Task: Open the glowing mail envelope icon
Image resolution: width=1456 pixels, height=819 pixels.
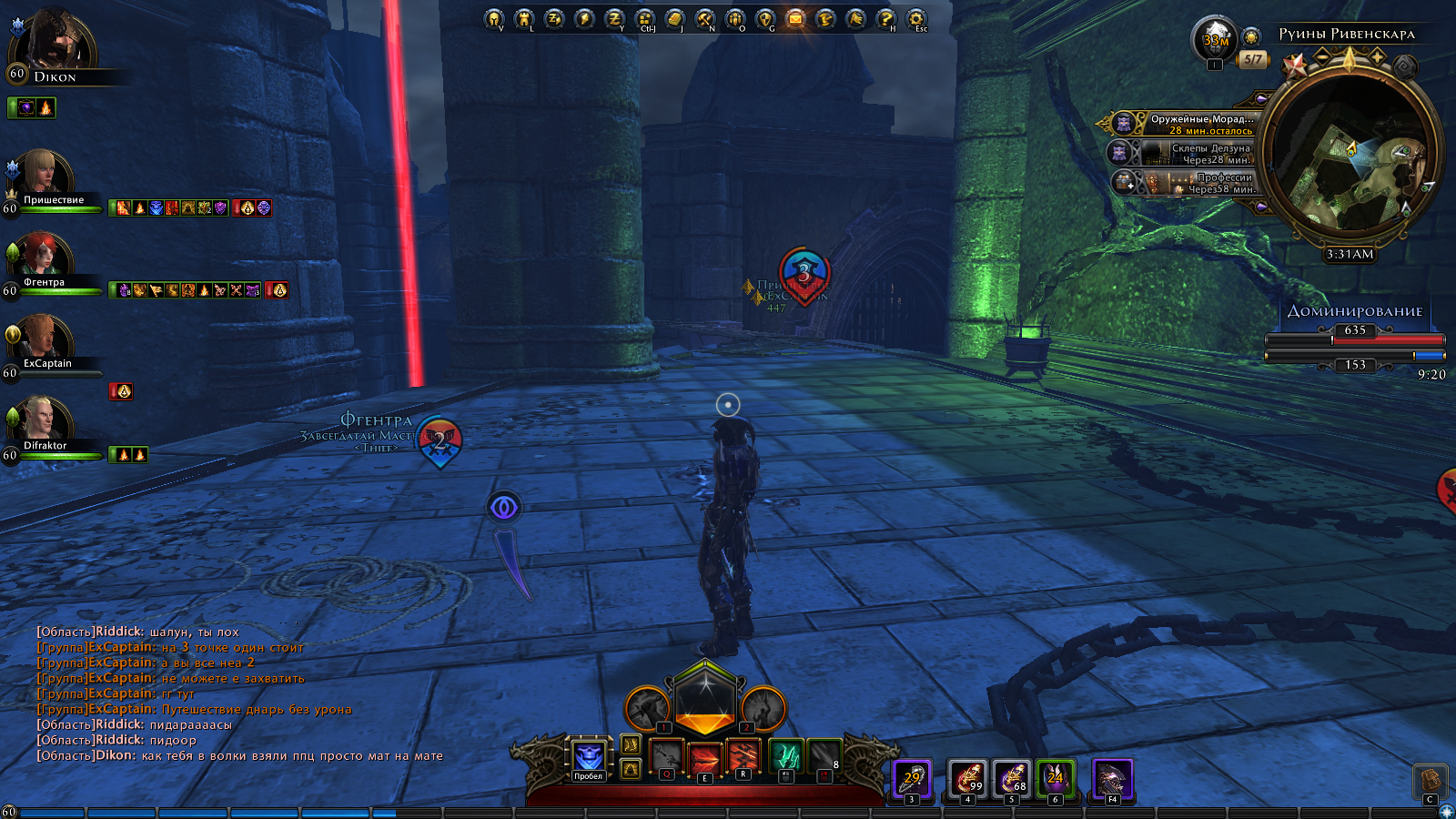Action: 795,18
